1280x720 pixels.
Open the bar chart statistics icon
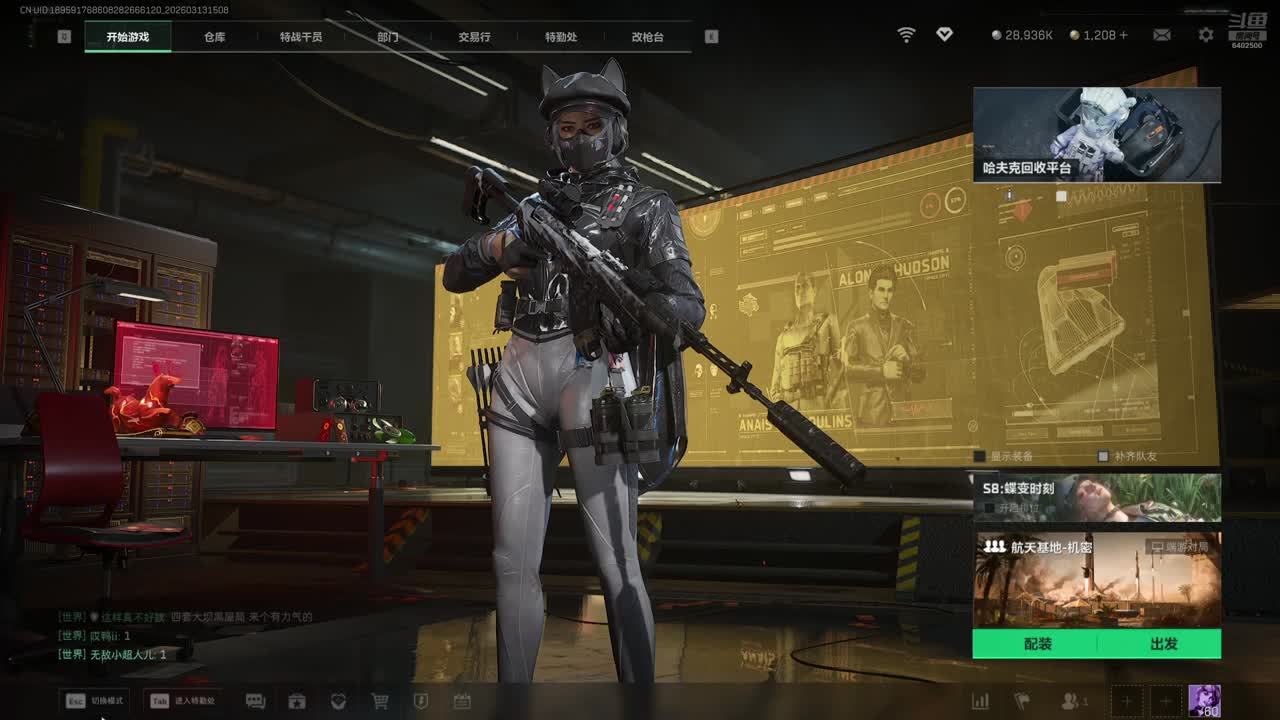click(980, 701)
